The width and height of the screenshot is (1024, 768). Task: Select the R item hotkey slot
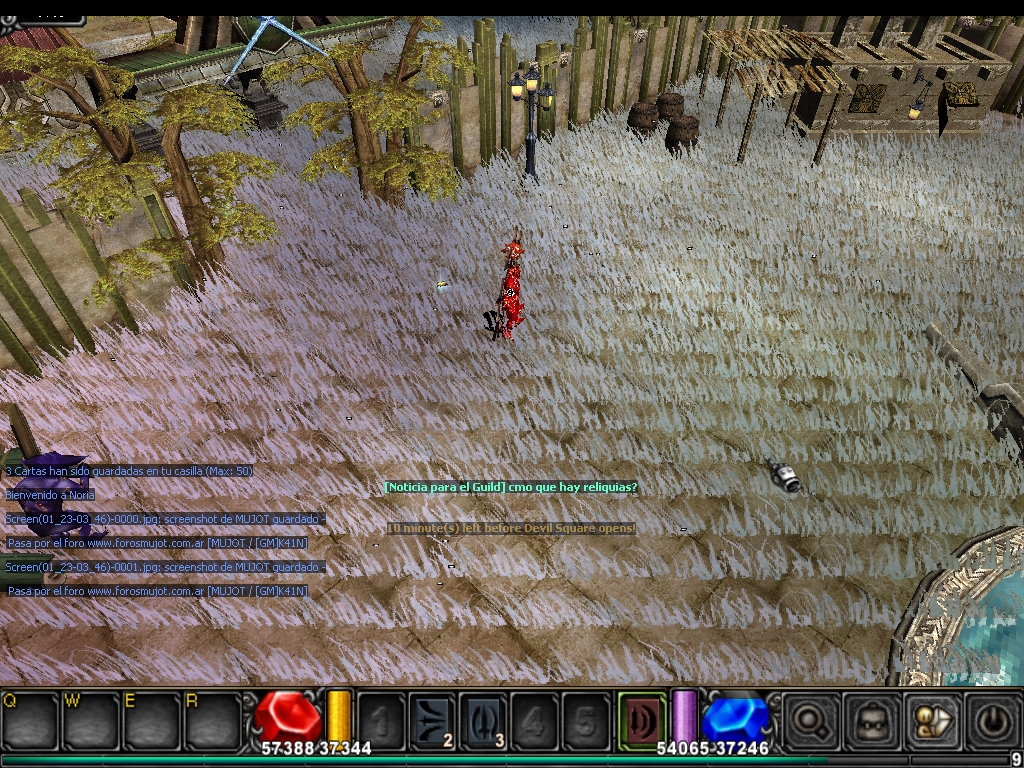pos(213,720)
